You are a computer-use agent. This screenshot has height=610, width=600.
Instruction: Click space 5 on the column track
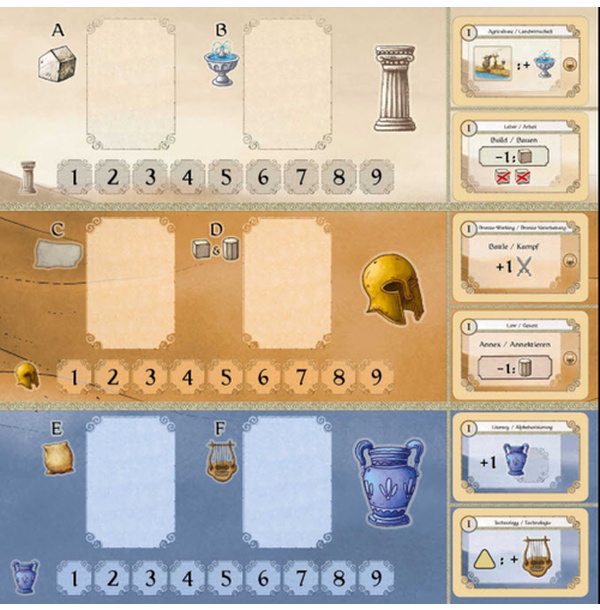tap(226, 179)
